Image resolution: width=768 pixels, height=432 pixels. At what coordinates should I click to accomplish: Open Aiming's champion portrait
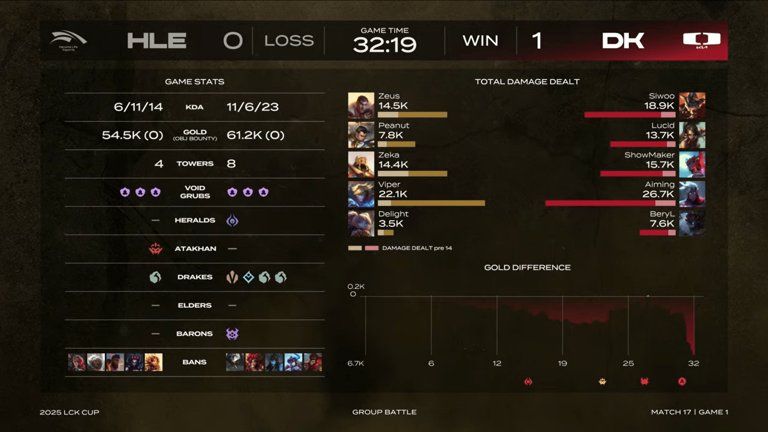pos(692,193)
